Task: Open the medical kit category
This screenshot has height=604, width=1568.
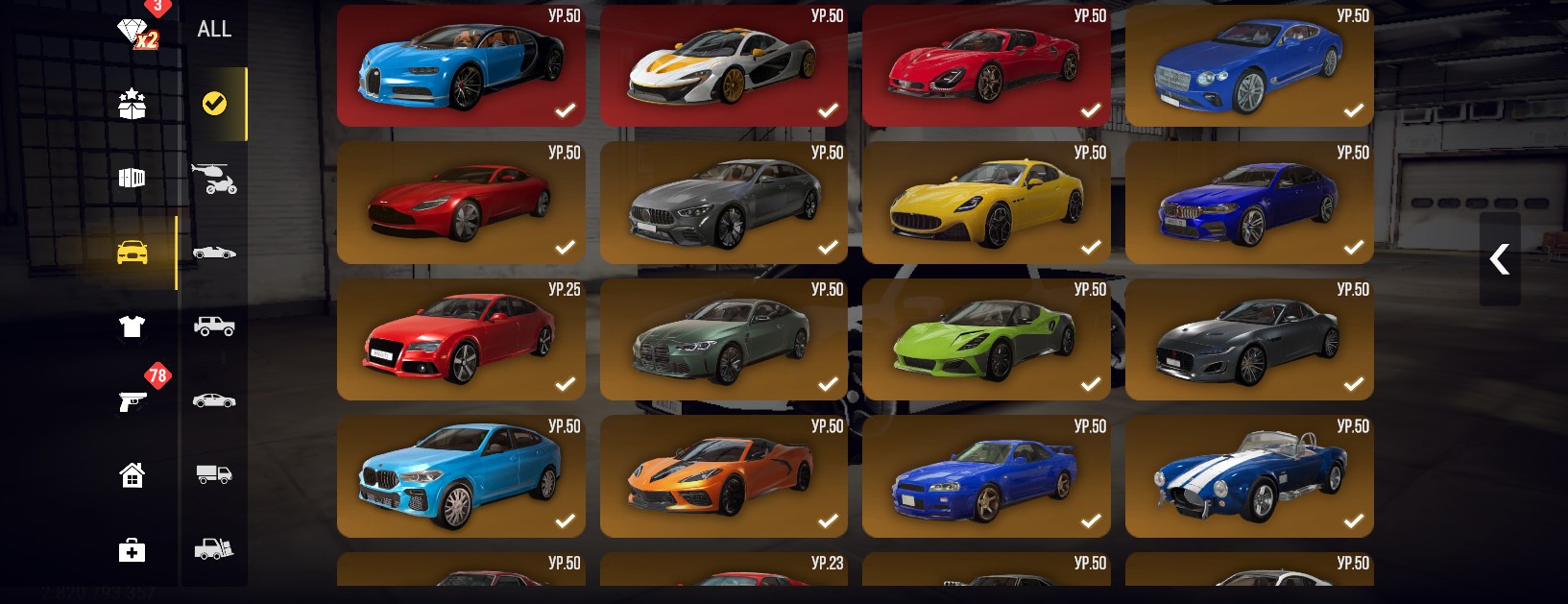Action: click(x=132, y=549)
